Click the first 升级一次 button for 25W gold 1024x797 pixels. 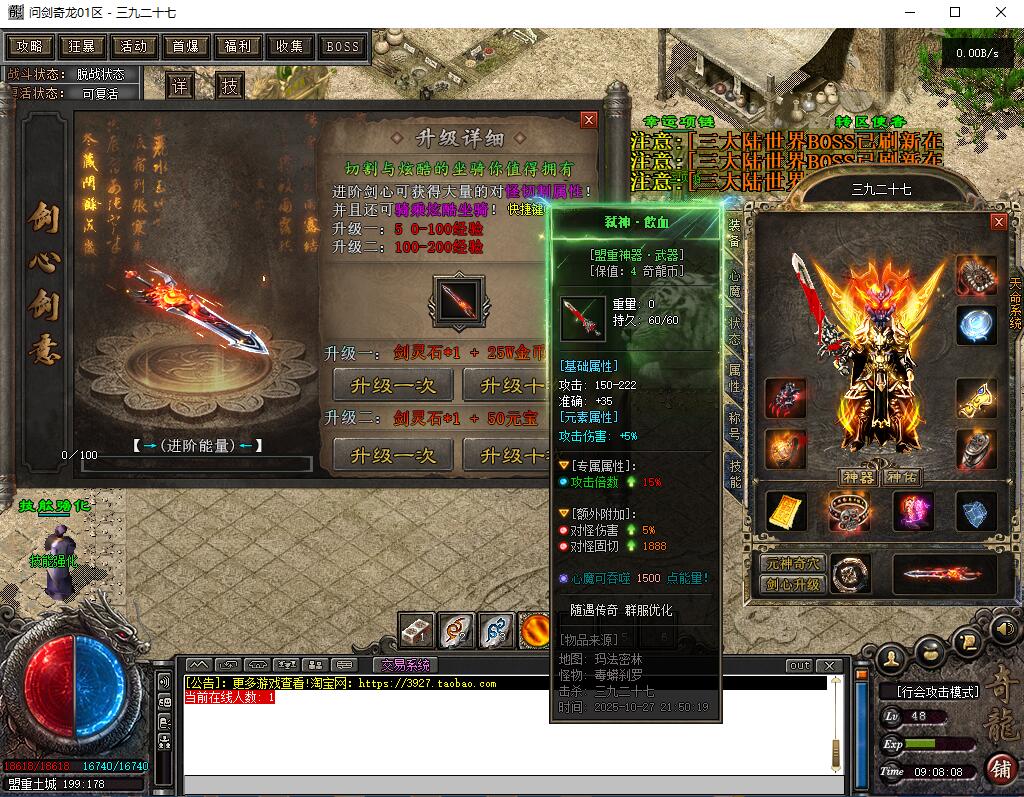click(x=392, y=385)
